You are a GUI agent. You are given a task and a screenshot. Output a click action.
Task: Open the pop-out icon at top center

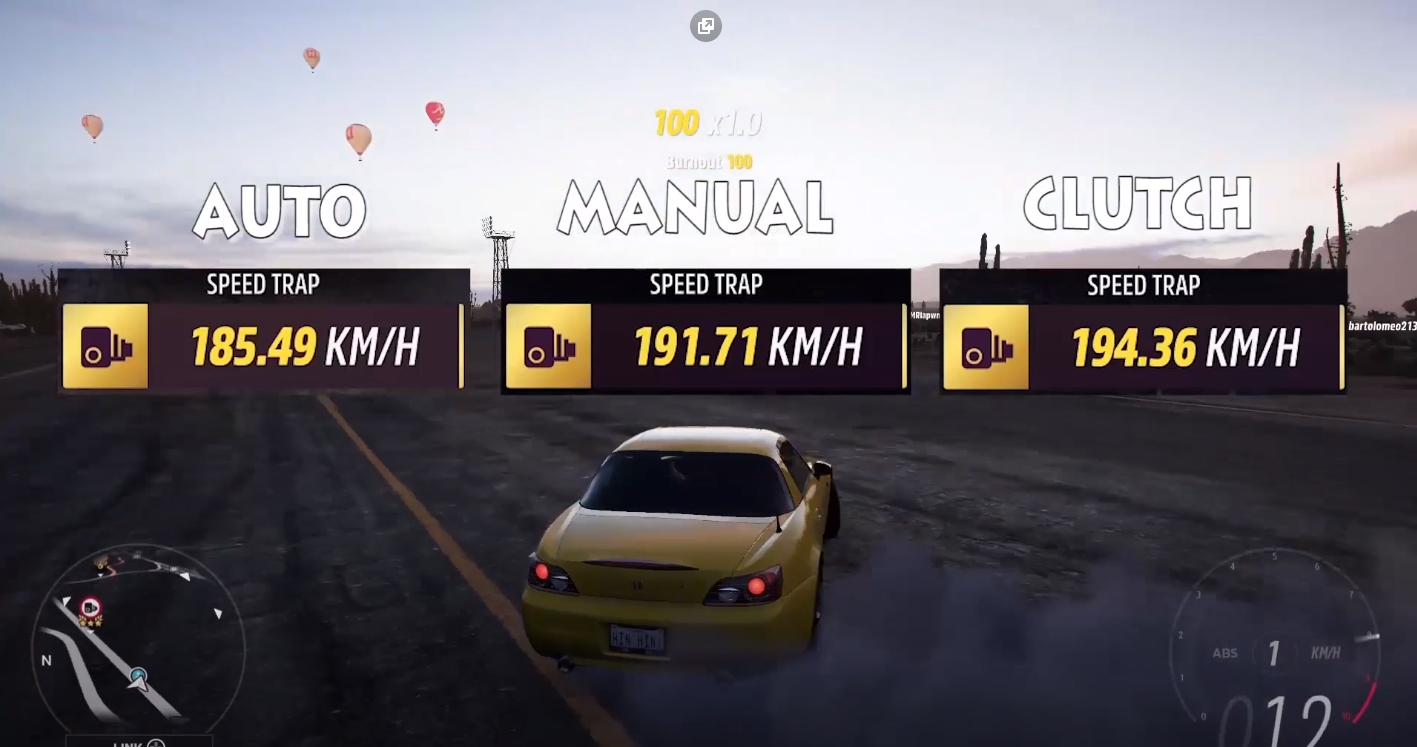707,26
